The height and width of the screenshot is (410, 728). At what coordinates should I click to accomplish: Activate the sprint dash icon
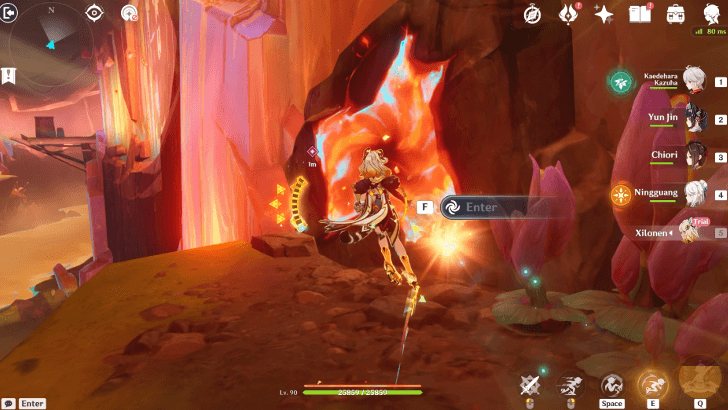pyautogui.click(x=571, y=385)
